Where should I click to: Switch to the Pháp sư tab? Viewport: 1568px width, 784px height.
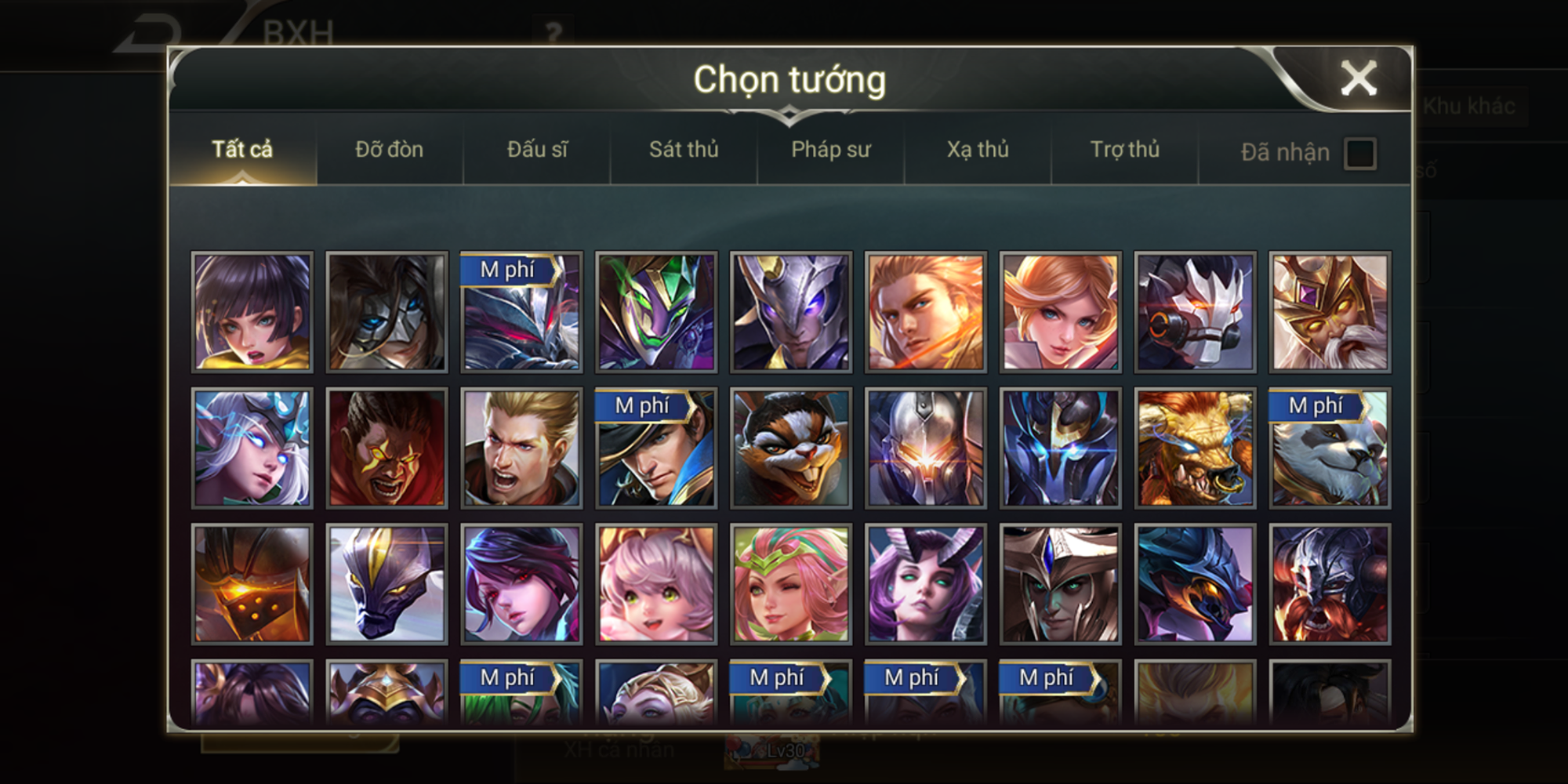(831, 151)
